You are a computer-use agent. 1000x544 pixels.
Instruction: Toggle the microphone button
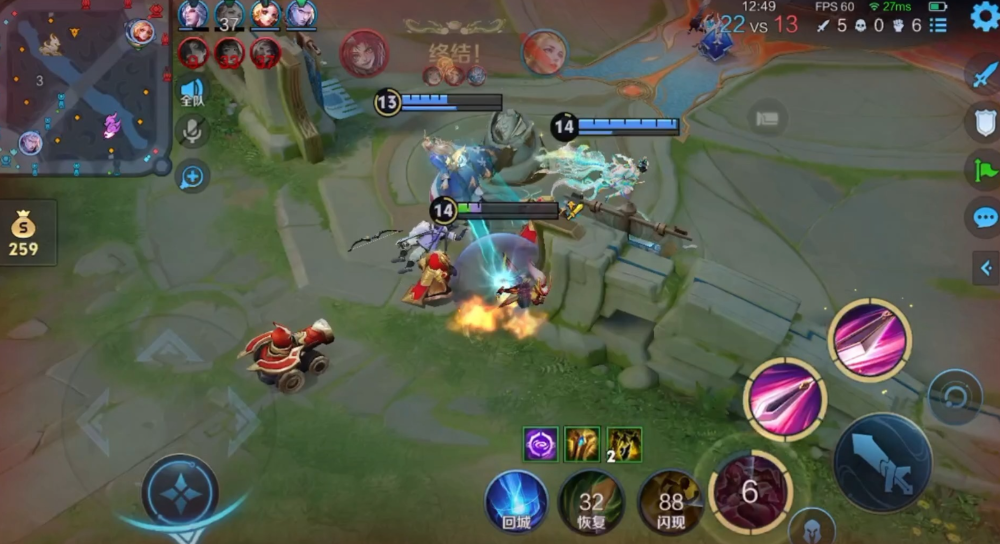(191, 132)
